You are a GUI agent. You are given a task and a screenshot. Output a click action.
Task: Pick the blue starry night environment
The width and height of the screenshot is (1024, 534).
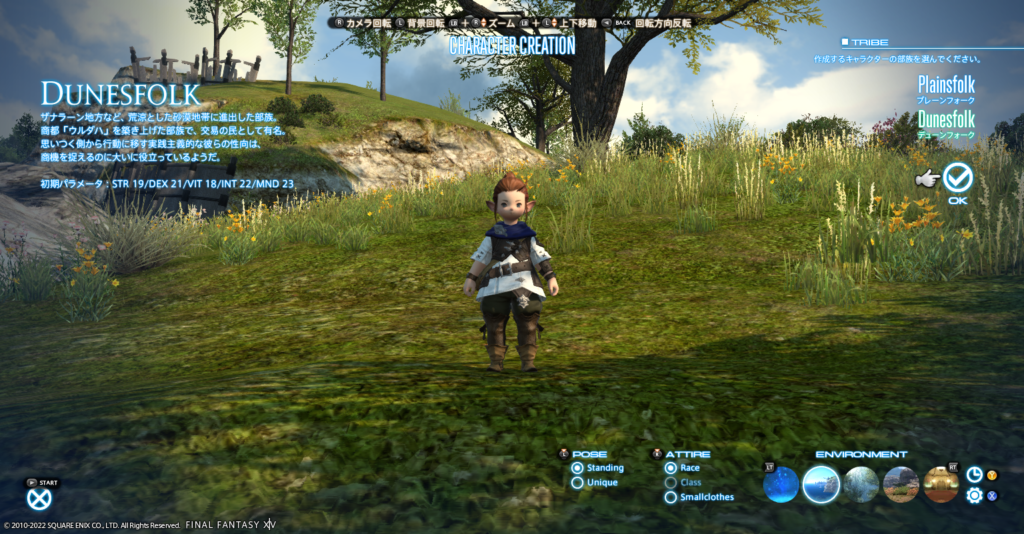(x=781, y=485)
